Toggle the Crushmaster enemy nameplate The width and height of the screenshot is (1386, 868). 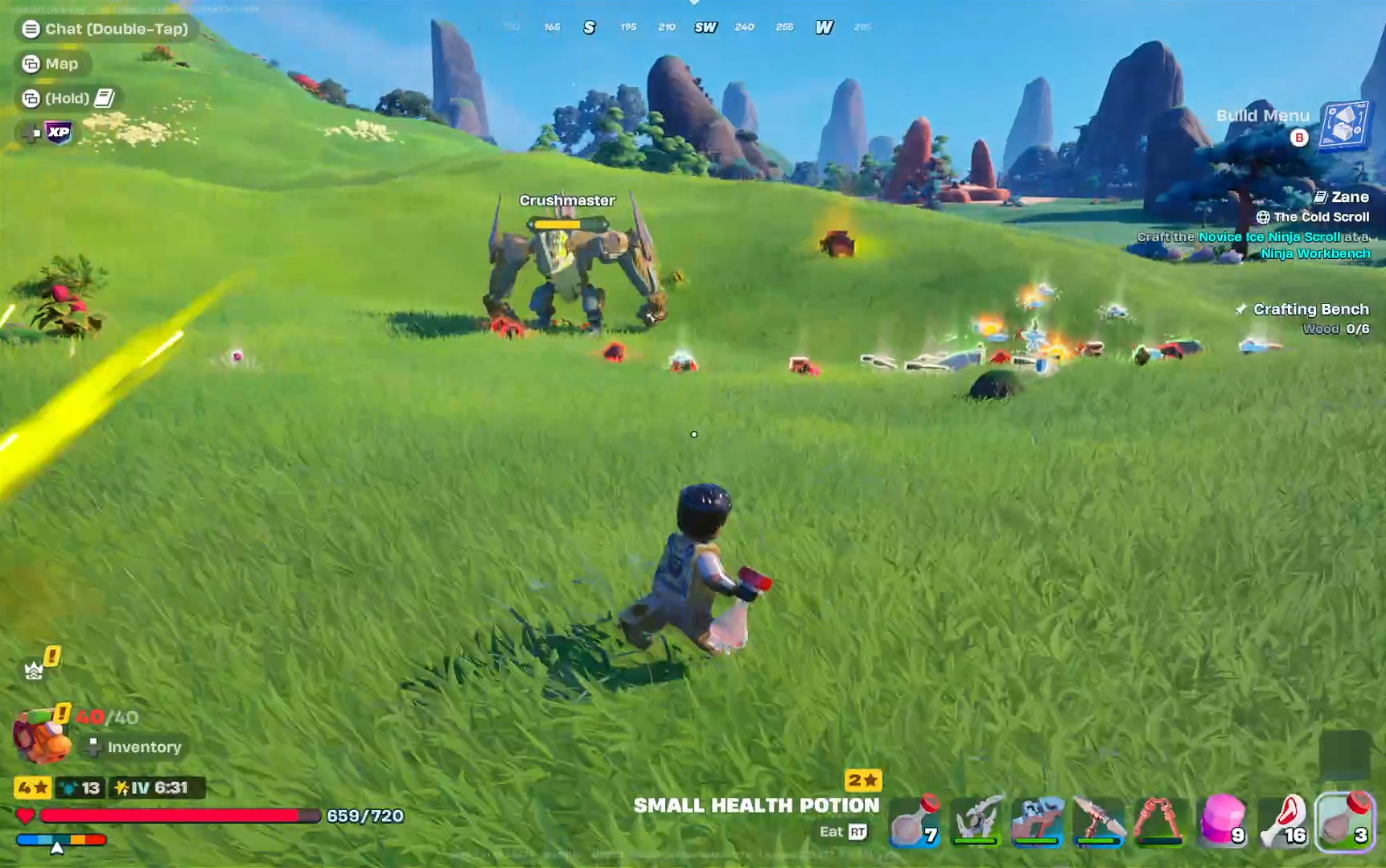click(567, 200)
